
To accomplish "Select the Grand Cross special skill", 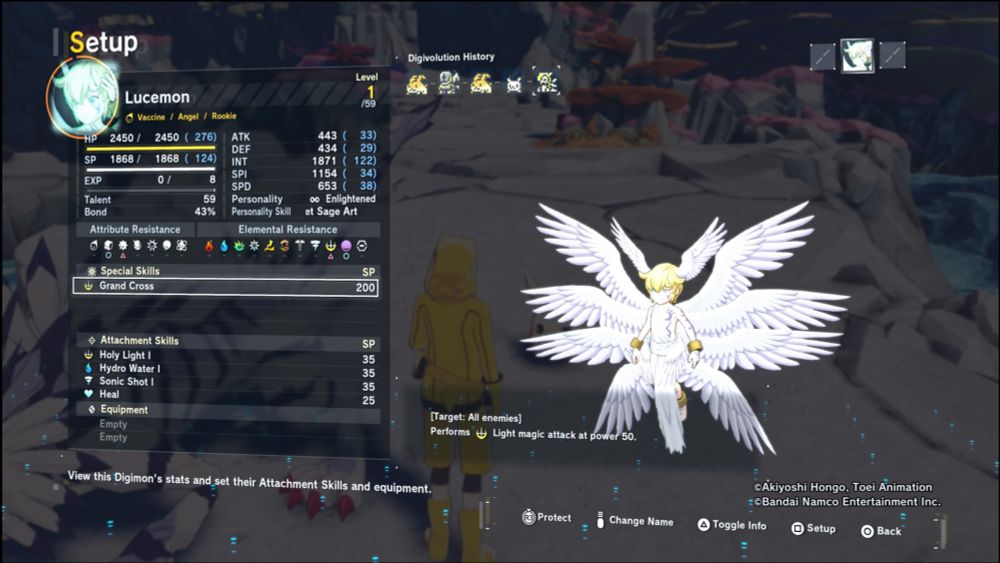I will pyautogui.click(x=225, y=287).
